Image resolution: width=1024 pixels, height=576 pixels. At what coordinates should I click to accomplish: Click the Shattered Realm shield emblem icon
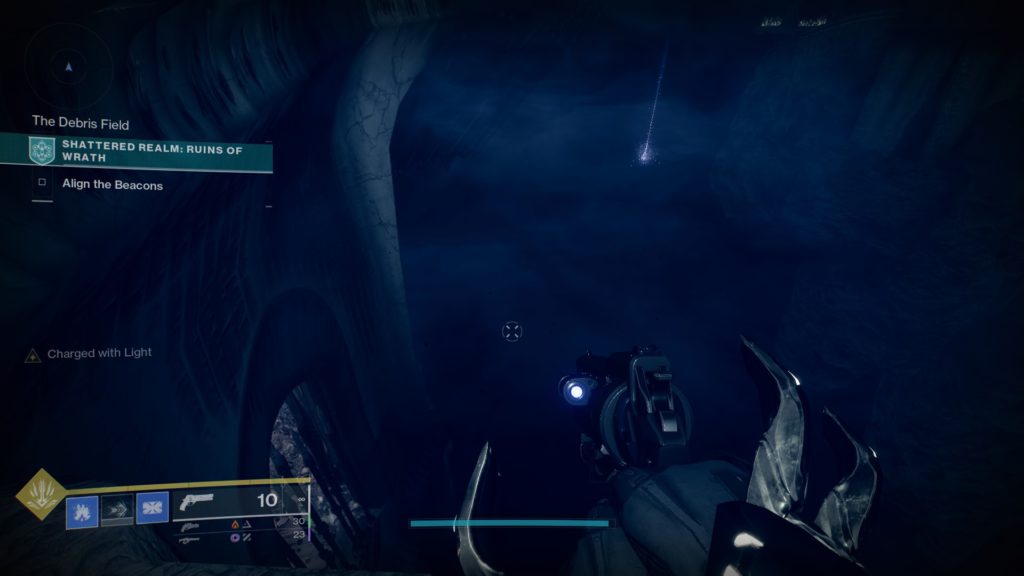42,151
